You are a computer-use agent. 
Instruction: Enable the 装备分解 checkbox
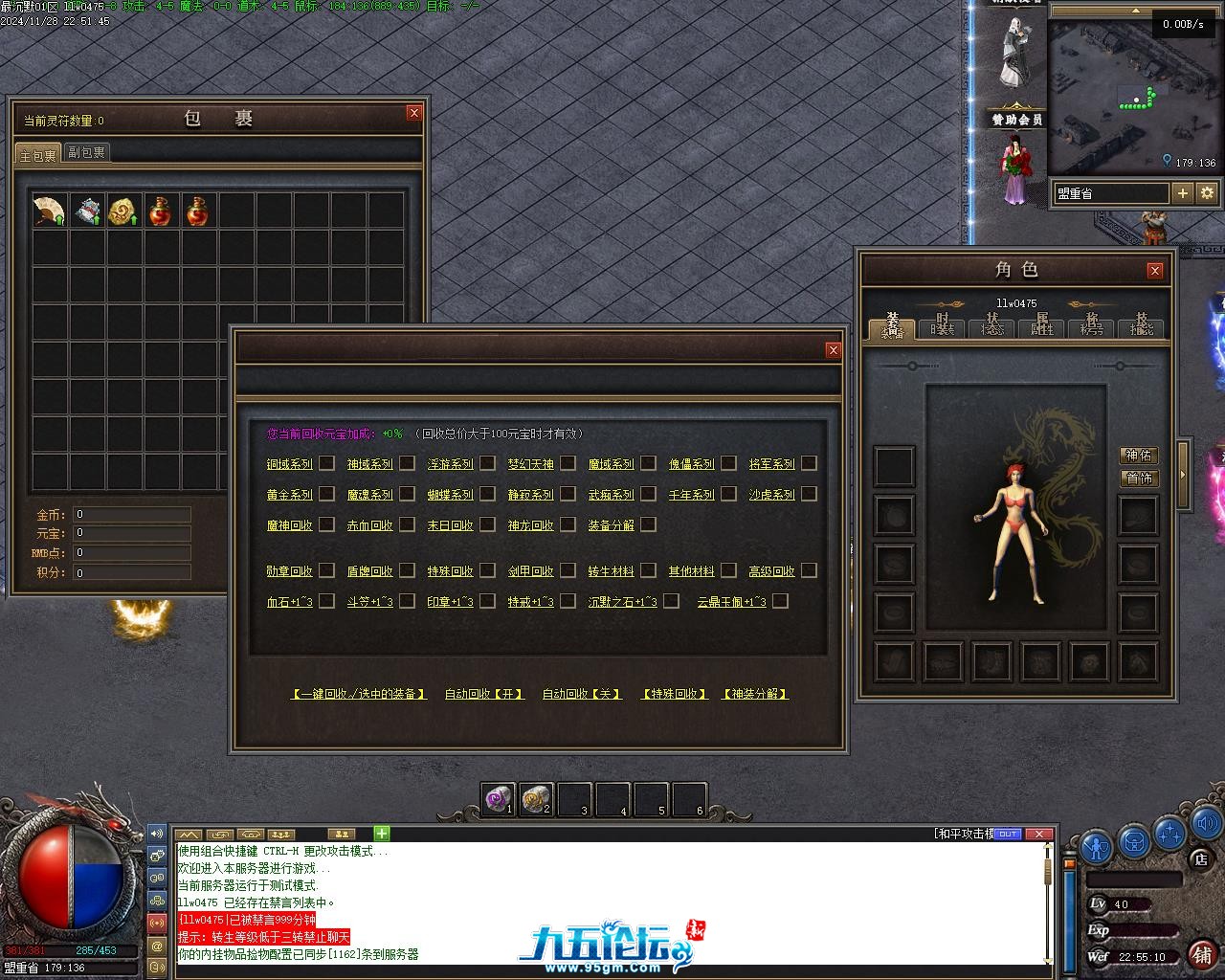click(648, 524)
